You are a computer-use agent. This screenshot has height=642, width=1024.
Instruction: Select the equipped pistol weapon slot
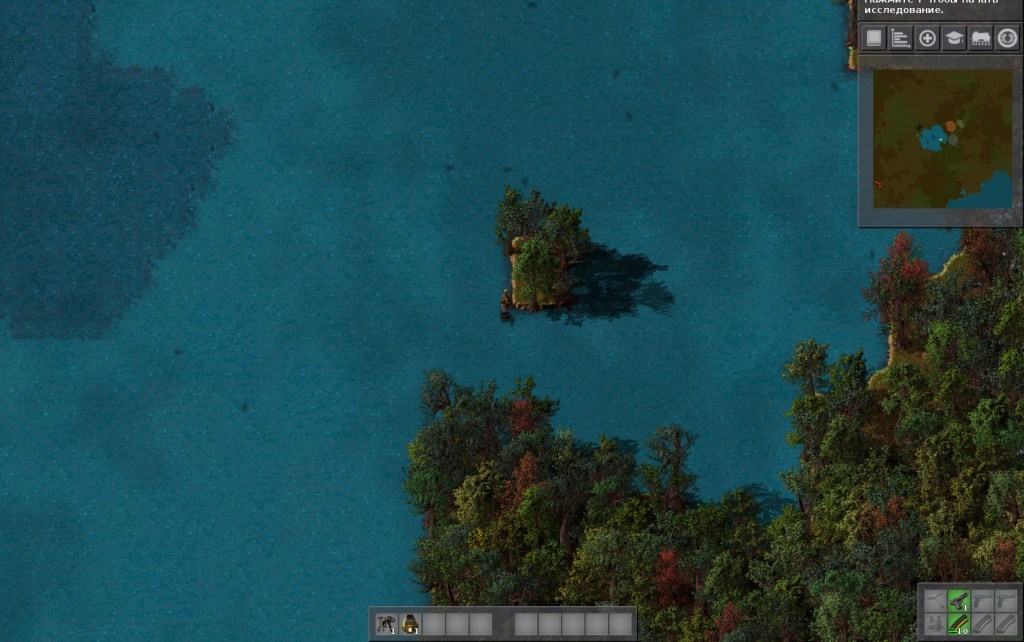pyautogui.click(x=959, y=600)
